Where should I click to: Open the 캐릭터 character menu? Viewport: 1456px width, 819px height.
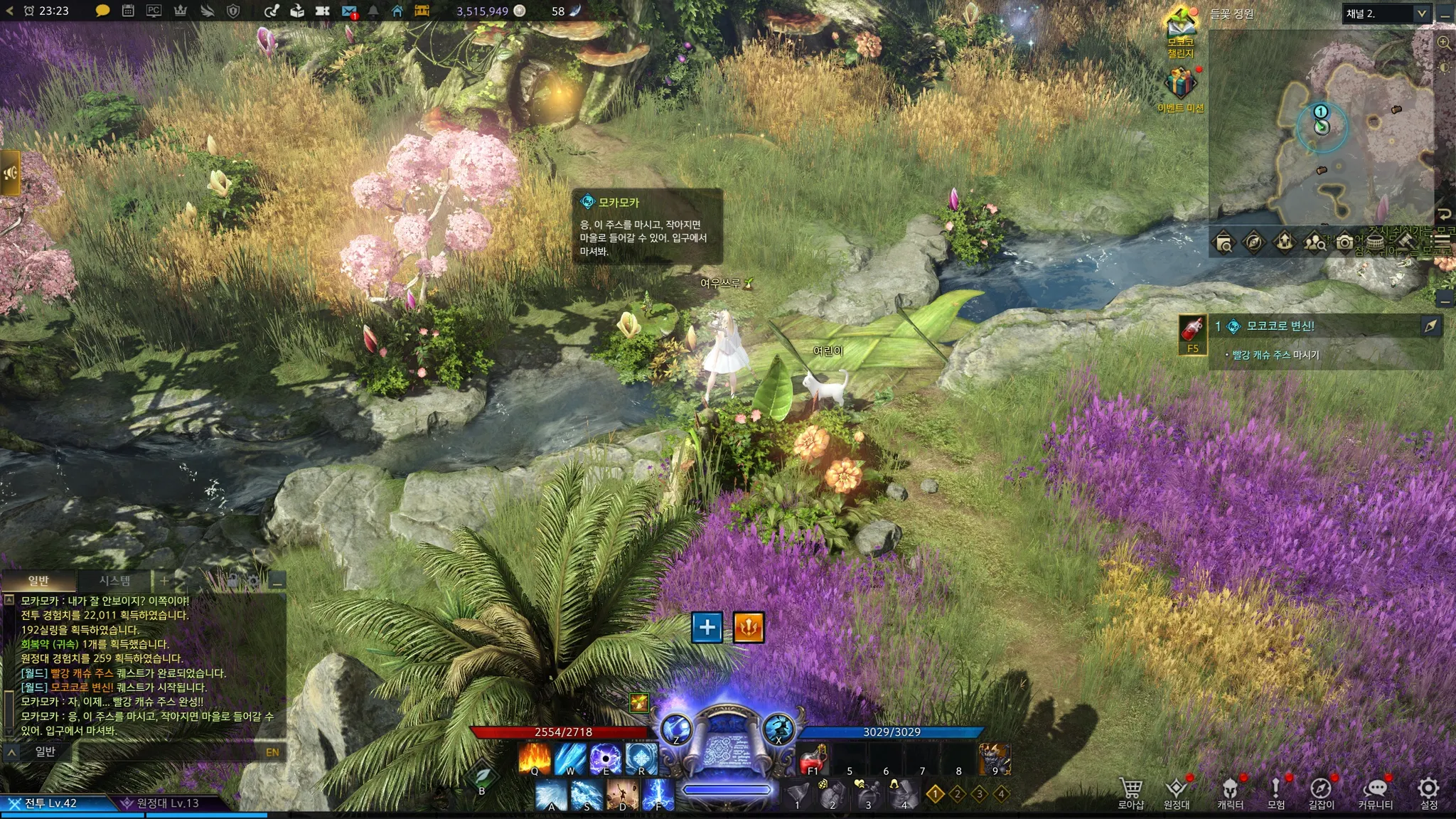click(x=1230, y=792)
